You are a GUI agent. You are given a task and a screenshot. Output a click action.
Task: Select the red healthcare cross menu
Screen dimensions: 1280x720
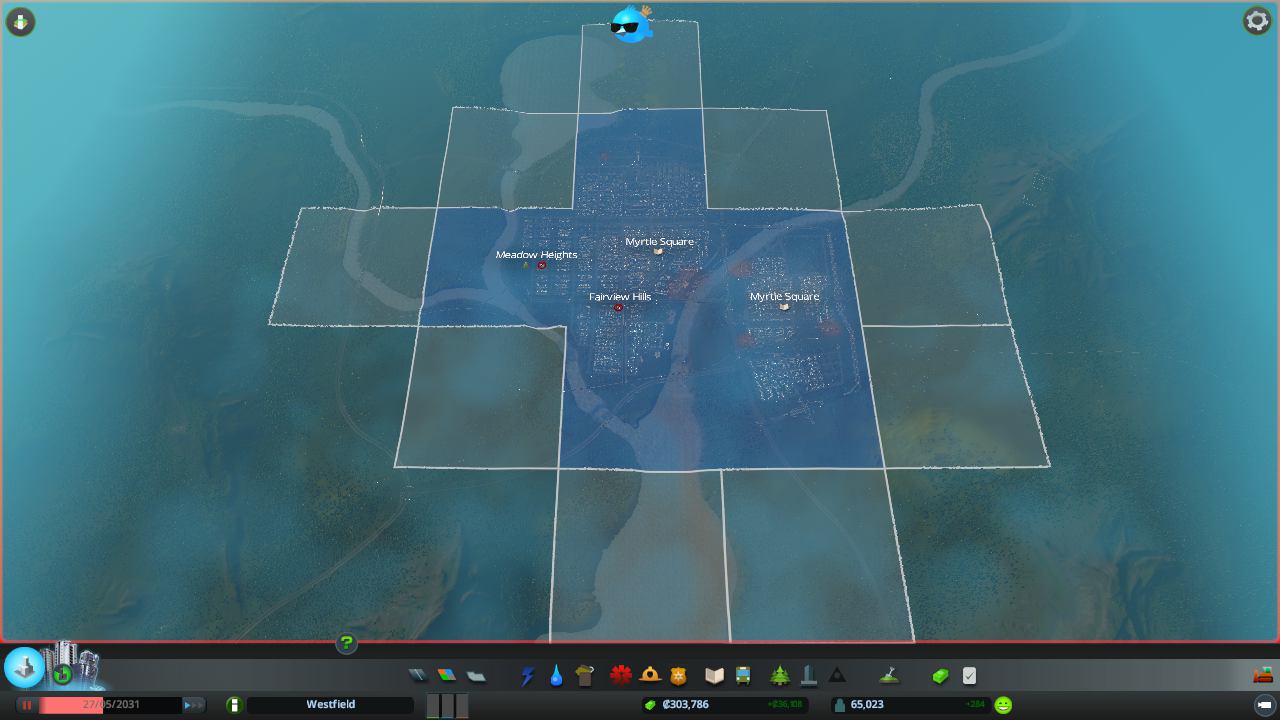[621, 676]
